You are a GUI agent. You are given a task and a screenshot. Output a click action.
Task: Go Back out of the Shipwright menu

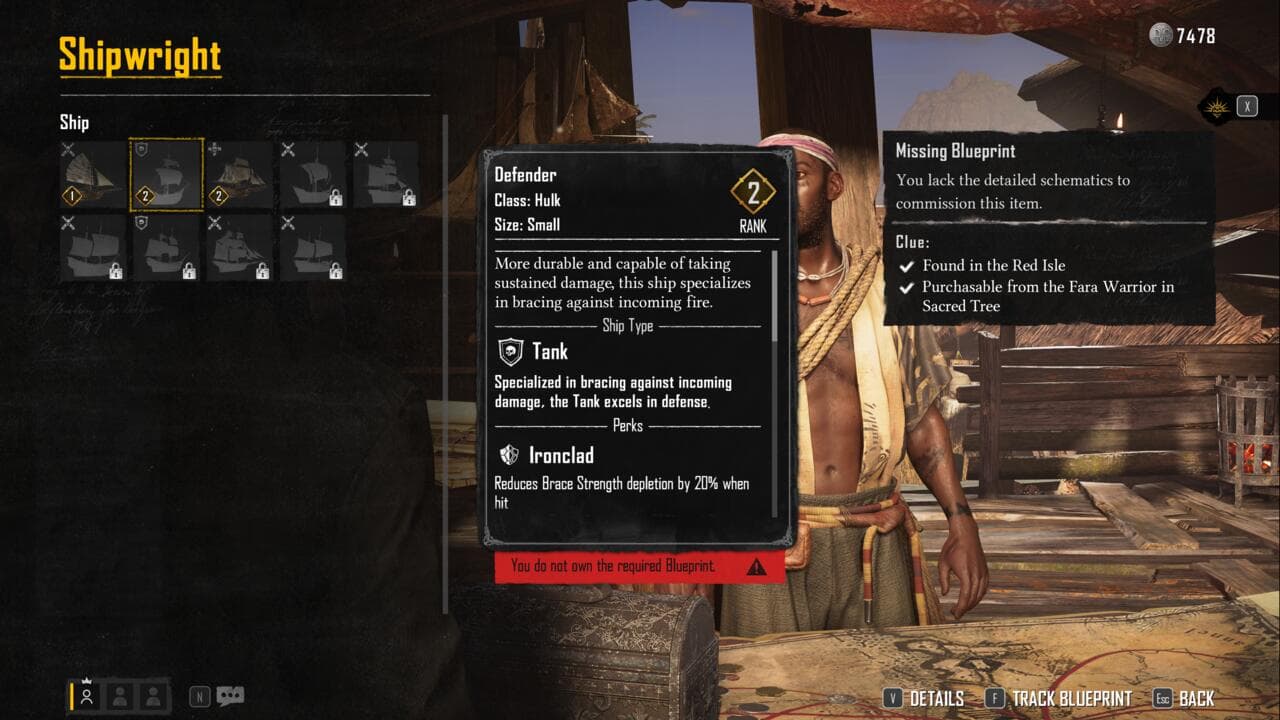1184,699
